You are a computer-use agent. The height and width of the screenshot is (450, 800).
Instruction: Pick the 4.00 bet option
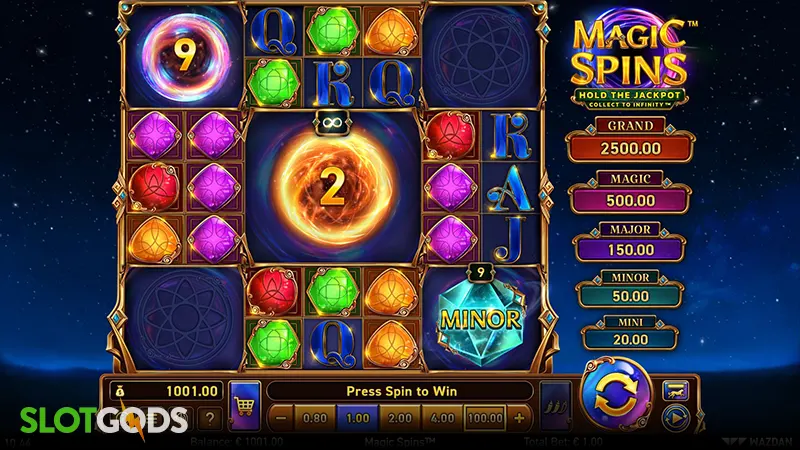coord(444,416)
